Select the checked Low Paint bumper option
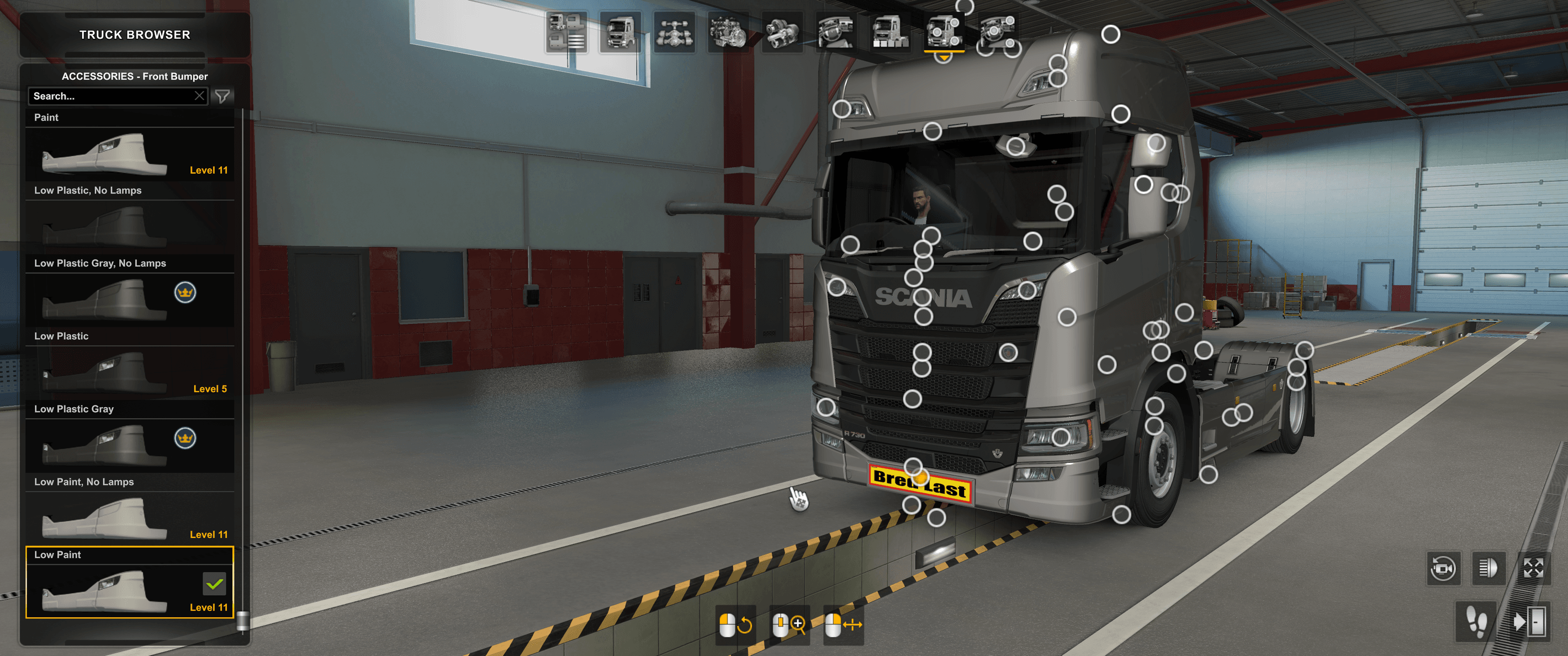Image resolution: width=1568 pixels, height=656 pixels. (x=130, y=586)
